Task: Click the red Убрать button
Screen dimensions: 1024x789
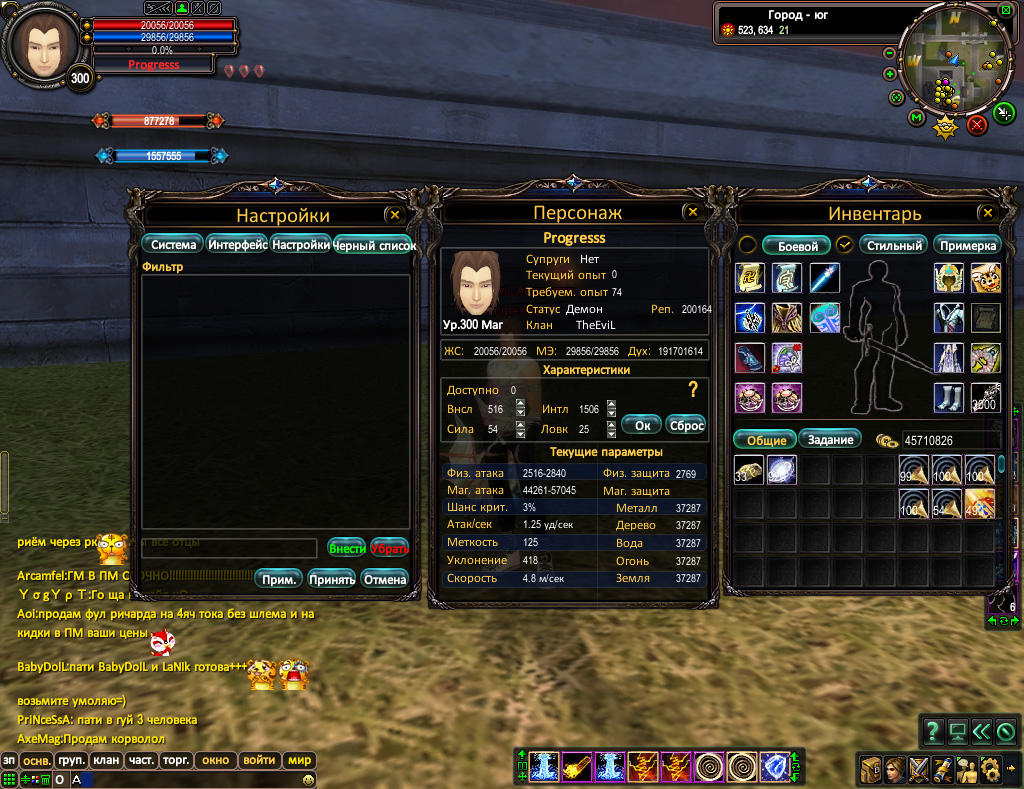Action: 389,548
